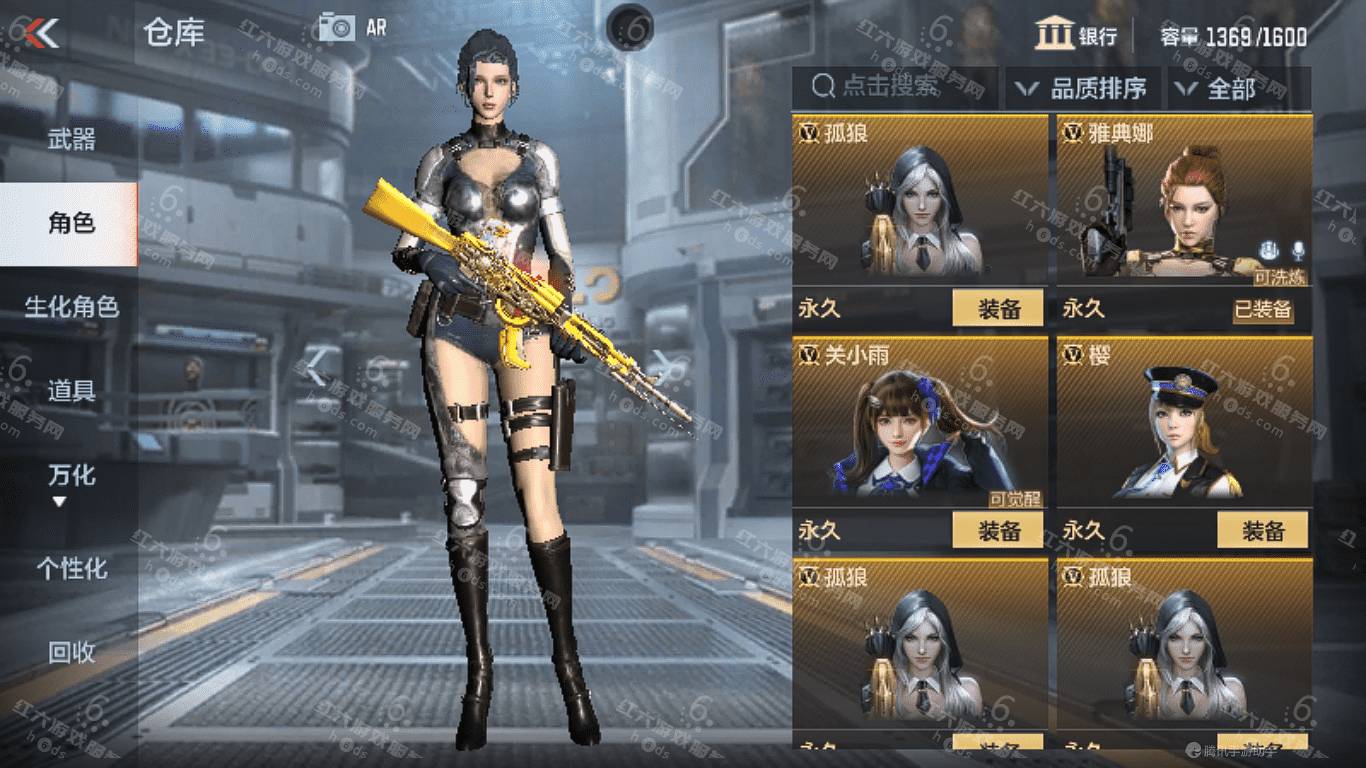Open the 道具 tab
The width and height of the screenshot is (1366, 768).
point(72,391)
